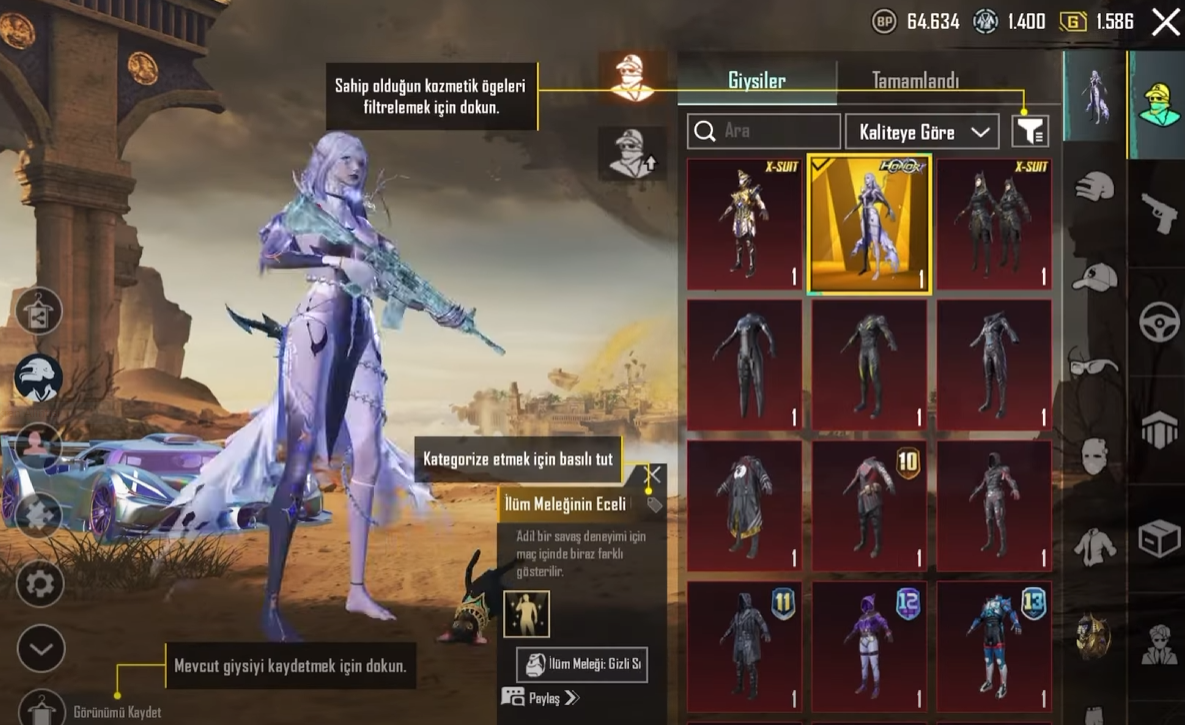Screen dimensions: 1185x725
Task: Select the level 12 purple hooded outfit
Action: pyautogui.click(x=869, y=644)
